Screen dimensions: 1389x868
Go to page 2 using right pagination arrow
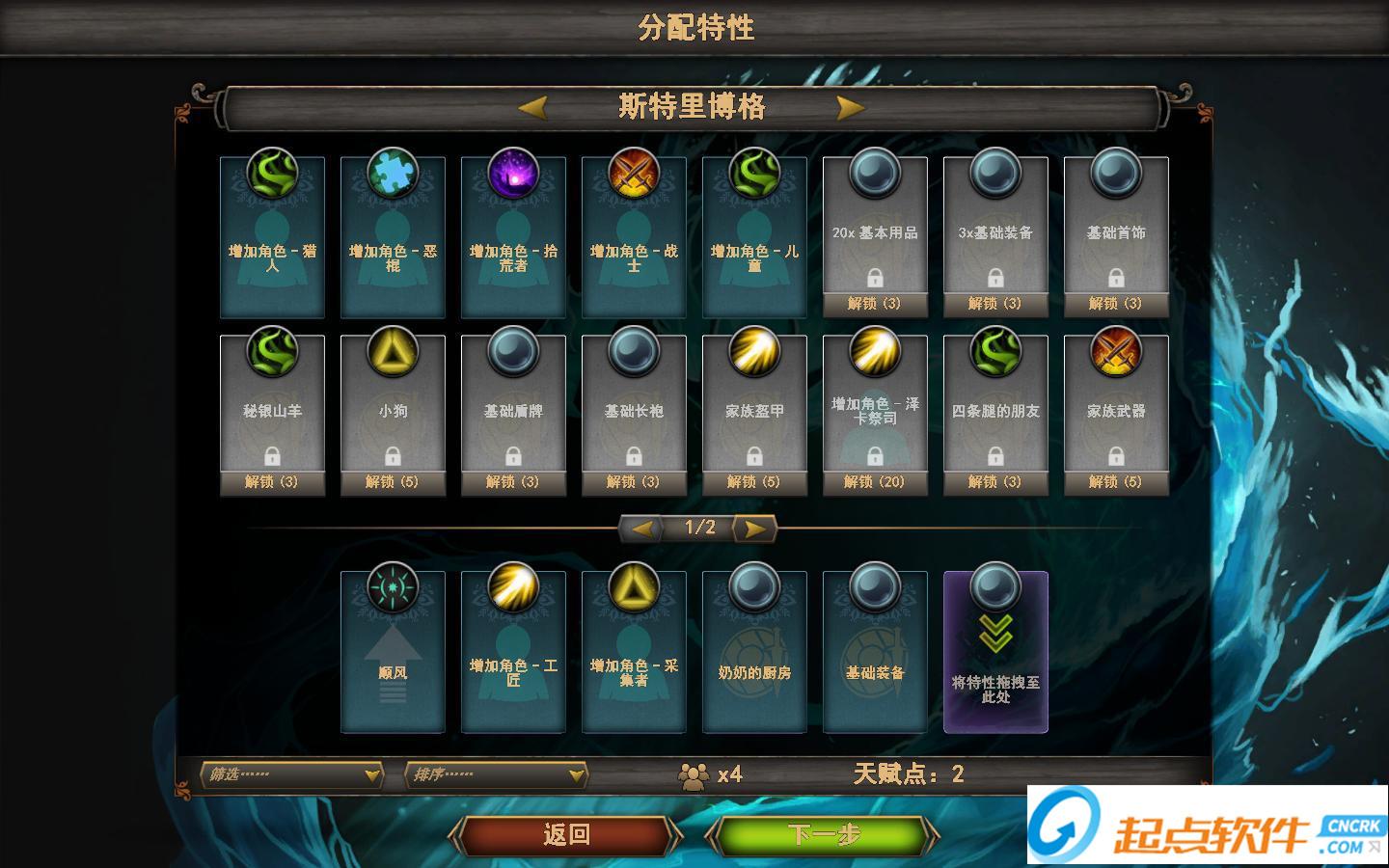point(752,528)
